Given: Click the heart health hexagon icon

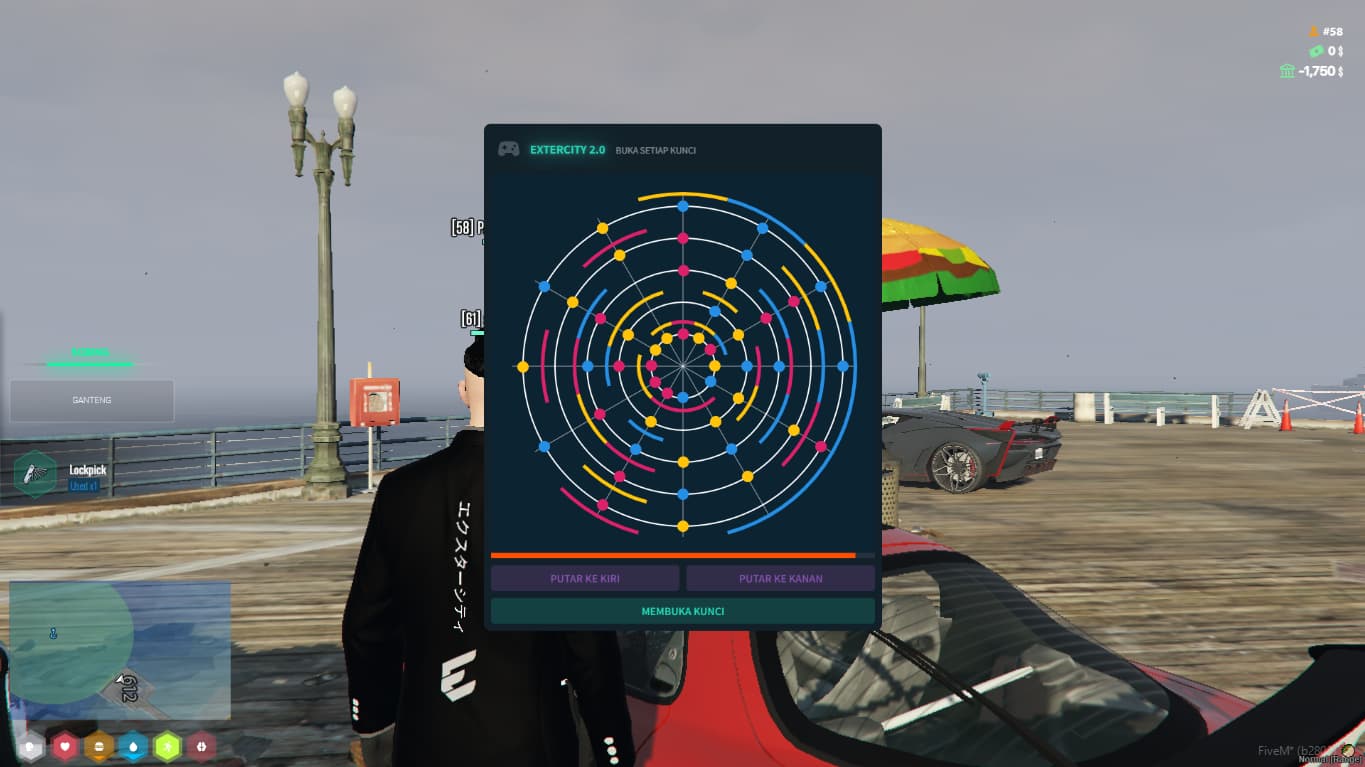Looking at the screenshot, I should click(x=63, y=745).
